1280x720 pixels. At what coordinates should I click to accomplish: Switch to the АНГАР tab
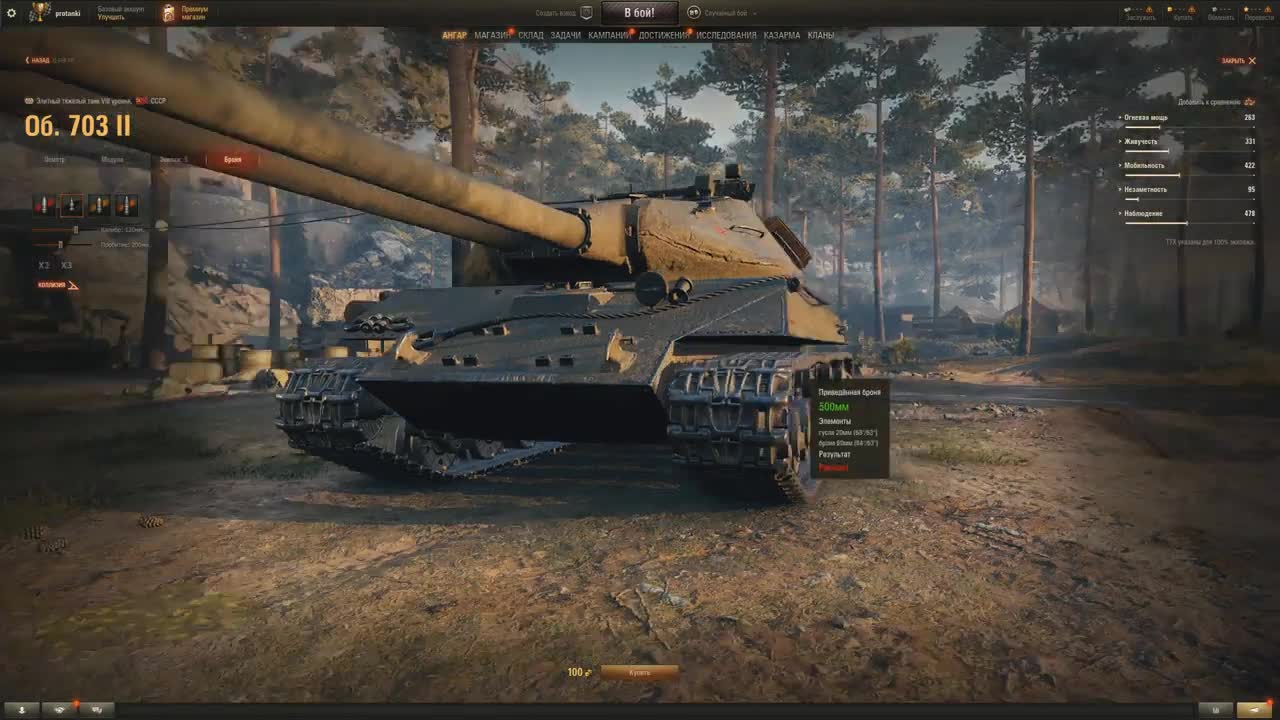tap(454, 36)
